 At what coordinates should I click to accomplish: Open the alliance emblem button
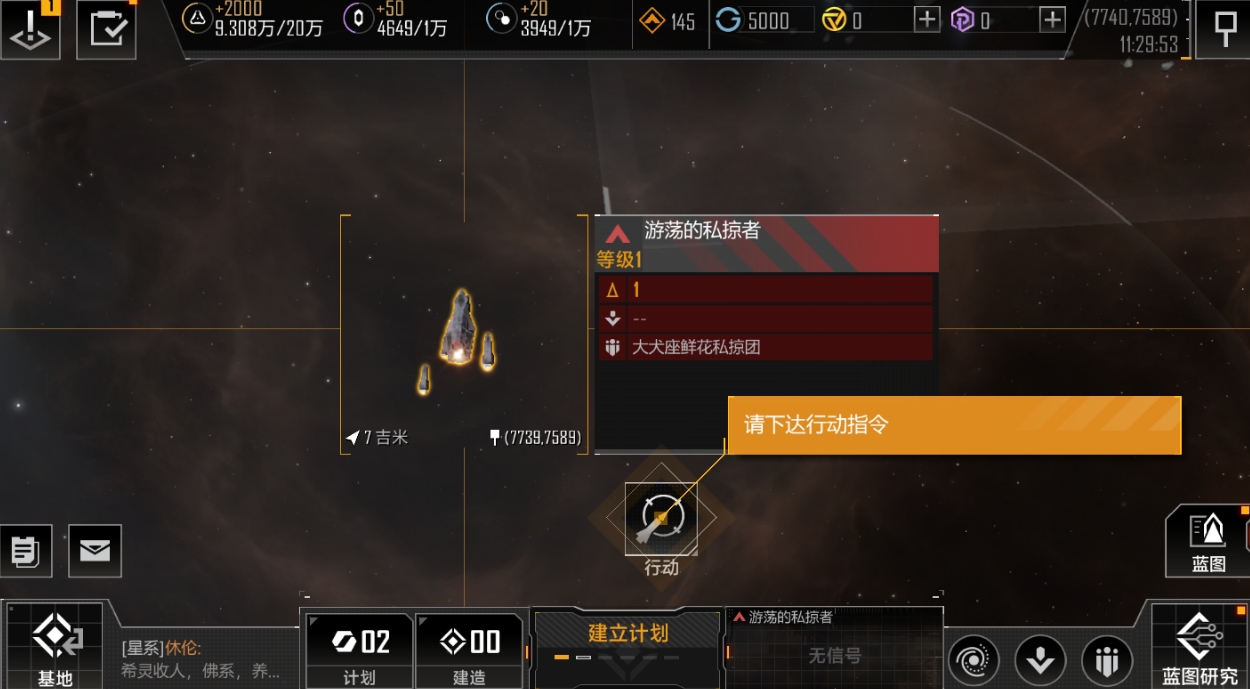click(x=1106, y=660)
